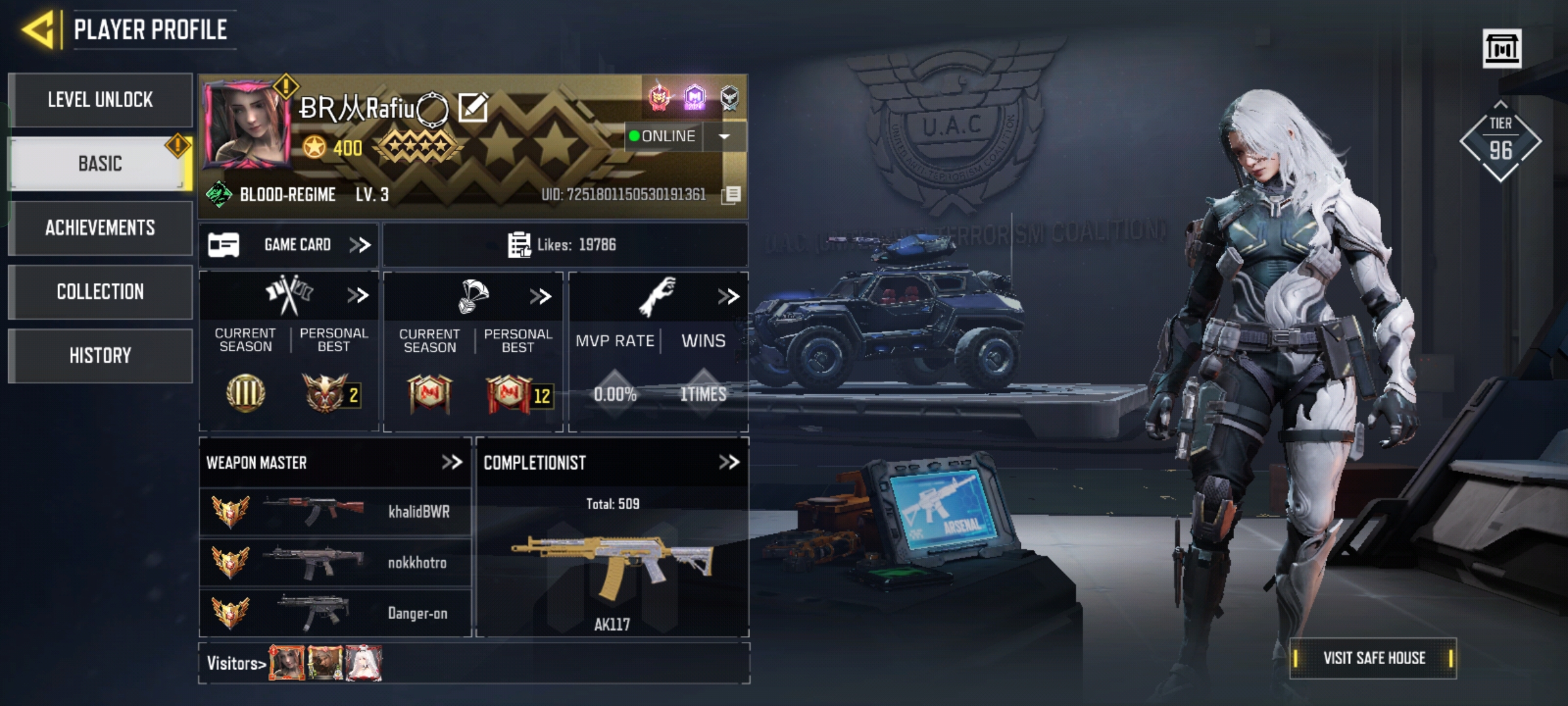Click the Likes counter button
1568x706 pixels.
(x=563, y=245)
